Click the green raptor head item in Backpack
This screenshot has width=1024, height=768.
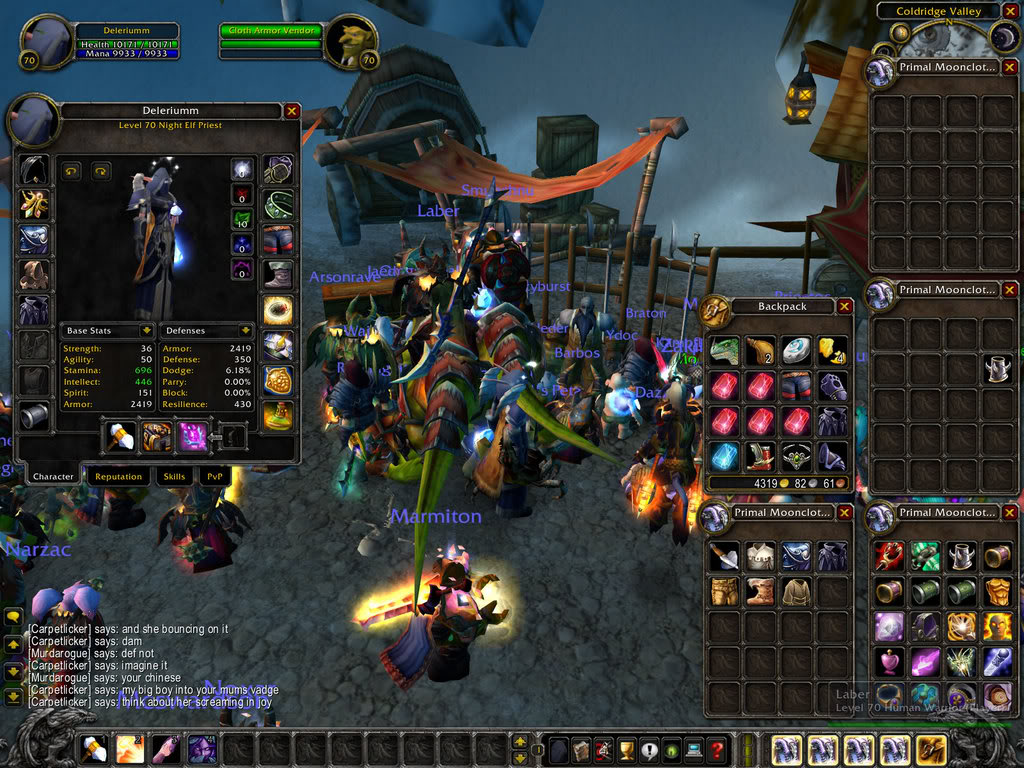point(725,350)
